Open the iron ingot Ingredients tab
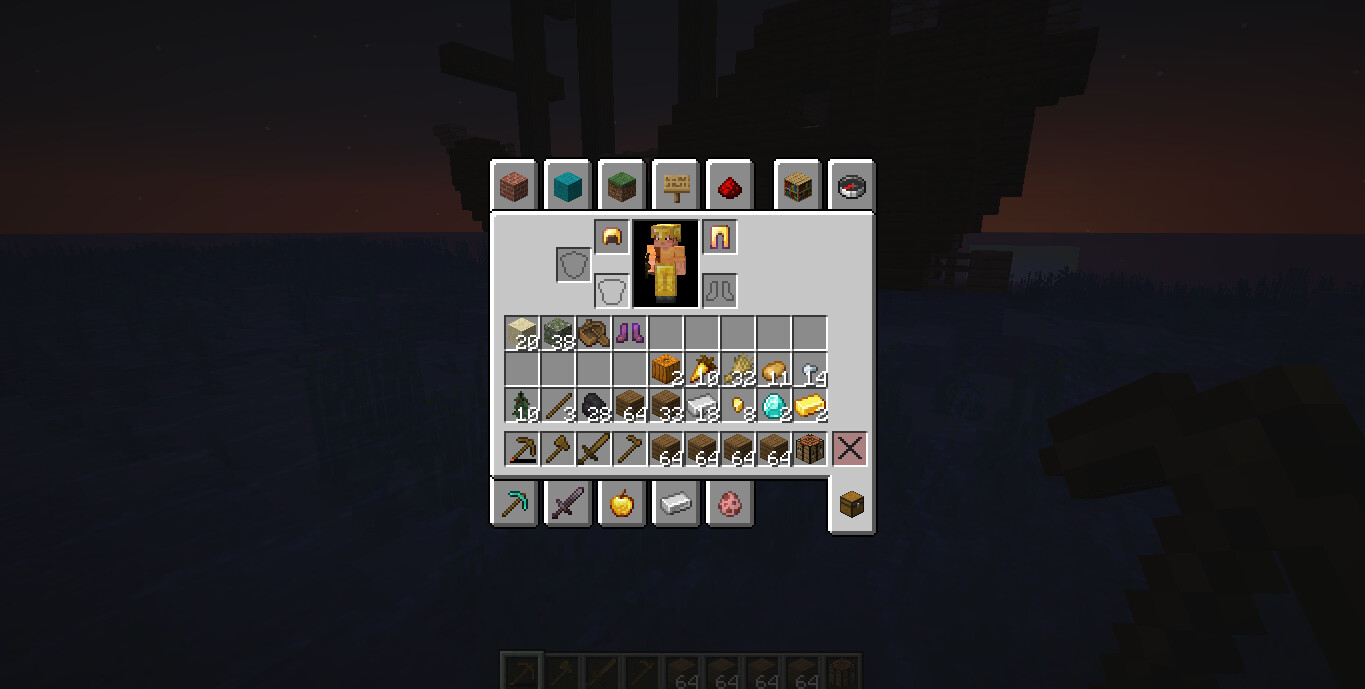 (x=676, y=502)
